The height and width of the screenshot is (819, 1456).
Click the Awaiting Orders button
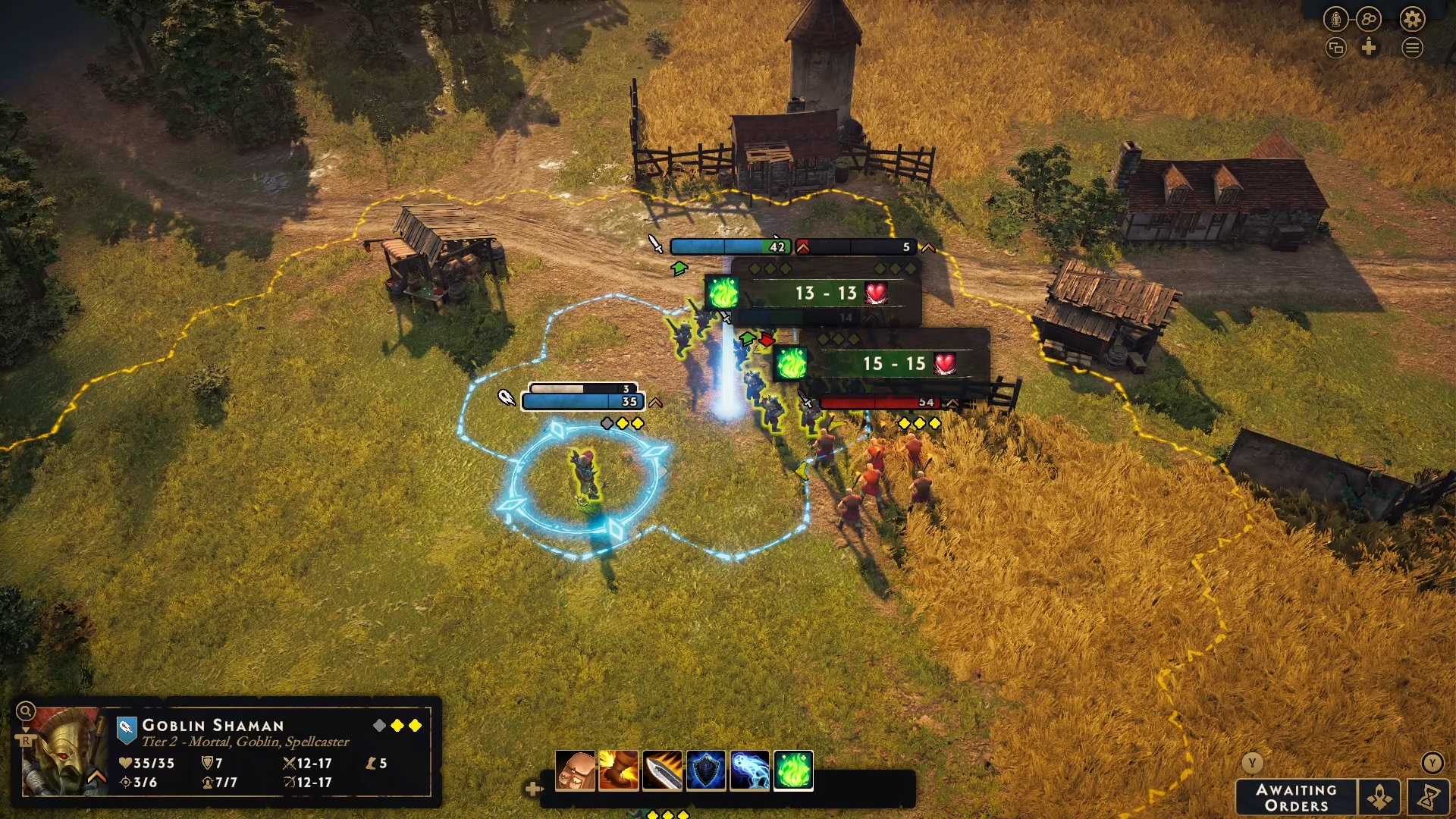click(x=1296, y=798)
